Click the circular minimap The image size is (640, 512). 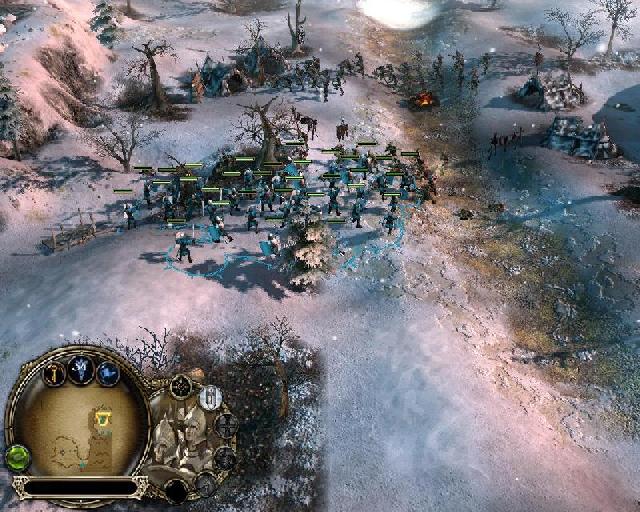[80, 429]
